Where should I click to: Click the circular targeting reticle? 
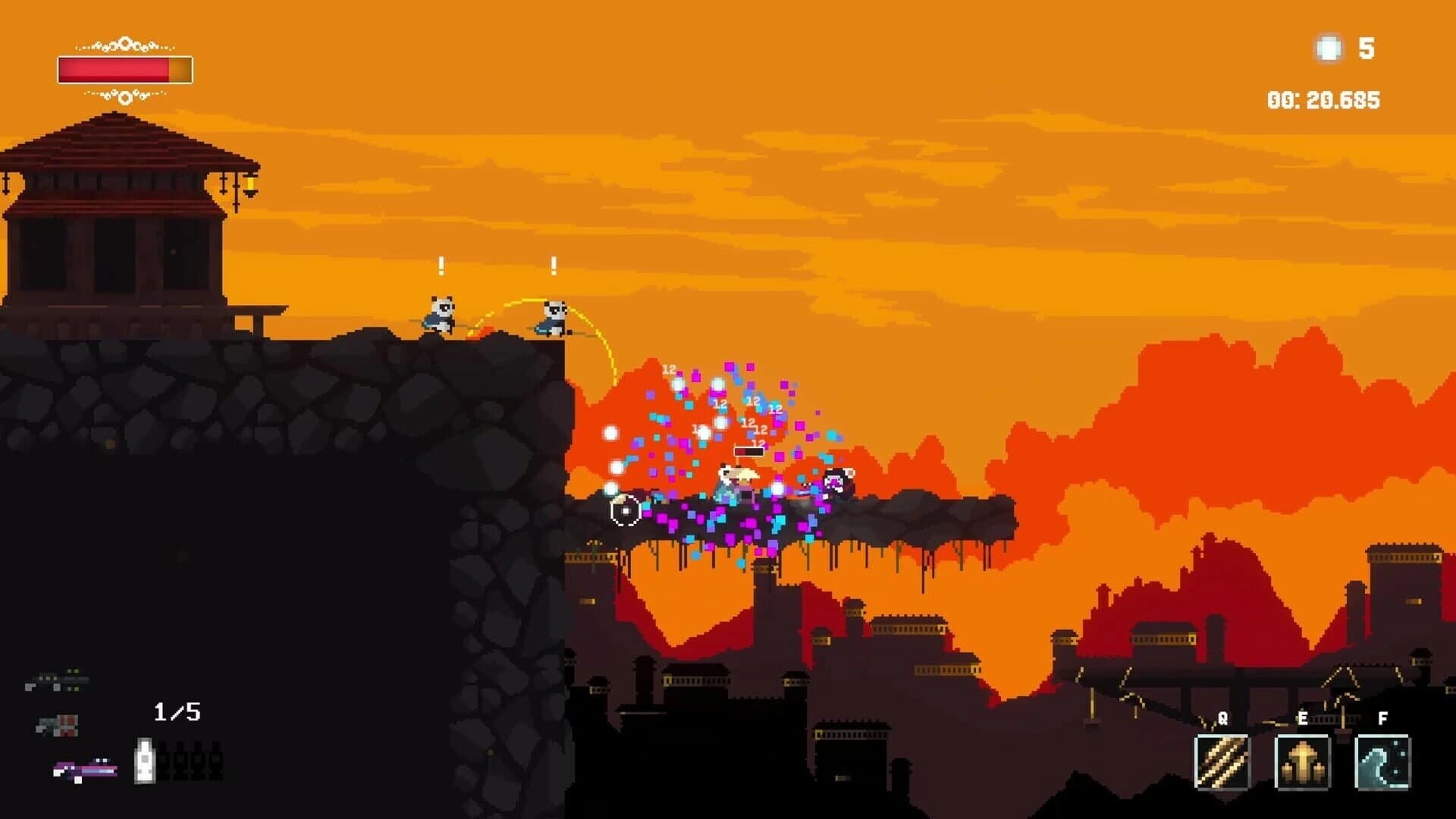click(x=623, y=510)
